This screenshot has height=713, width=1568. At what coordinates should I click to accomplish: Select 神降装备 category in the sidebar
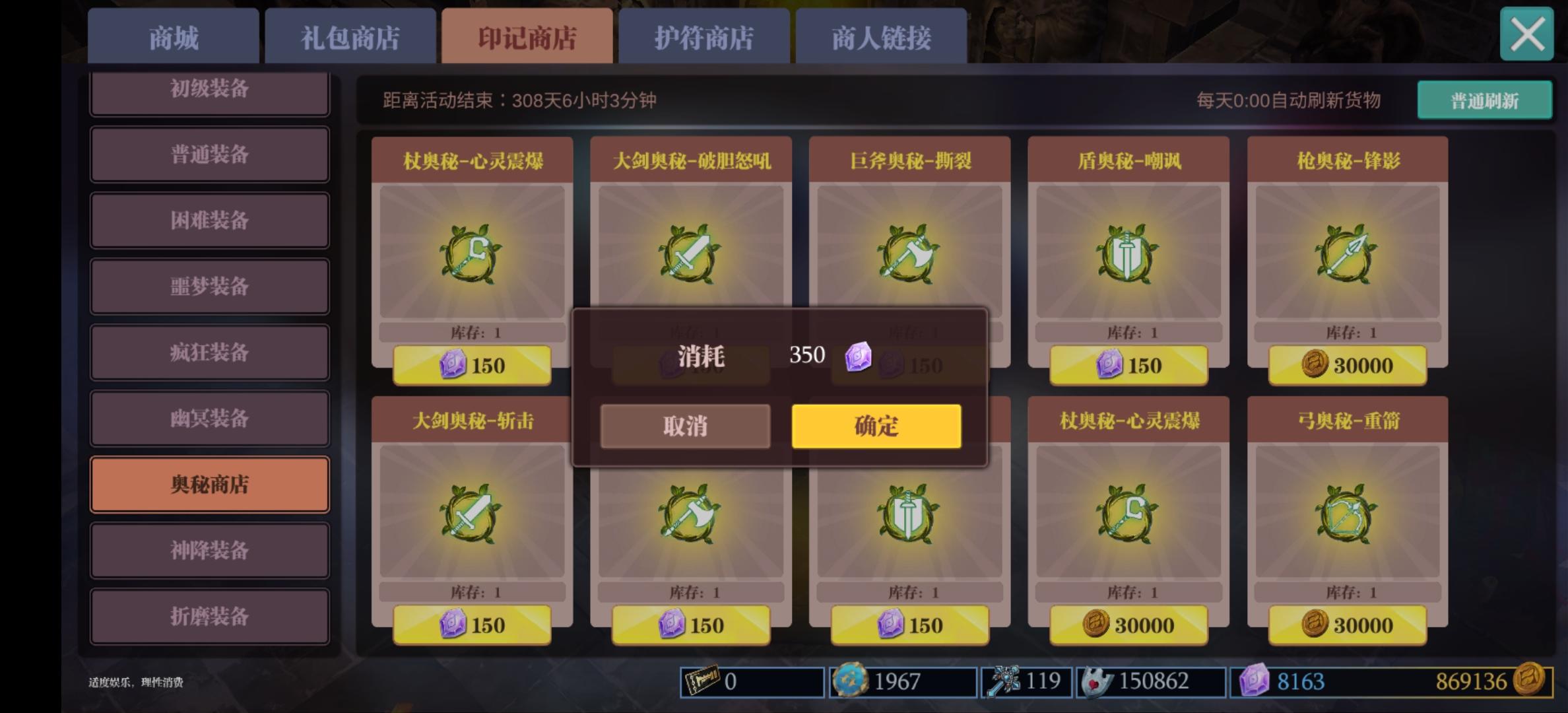[209, 551]
